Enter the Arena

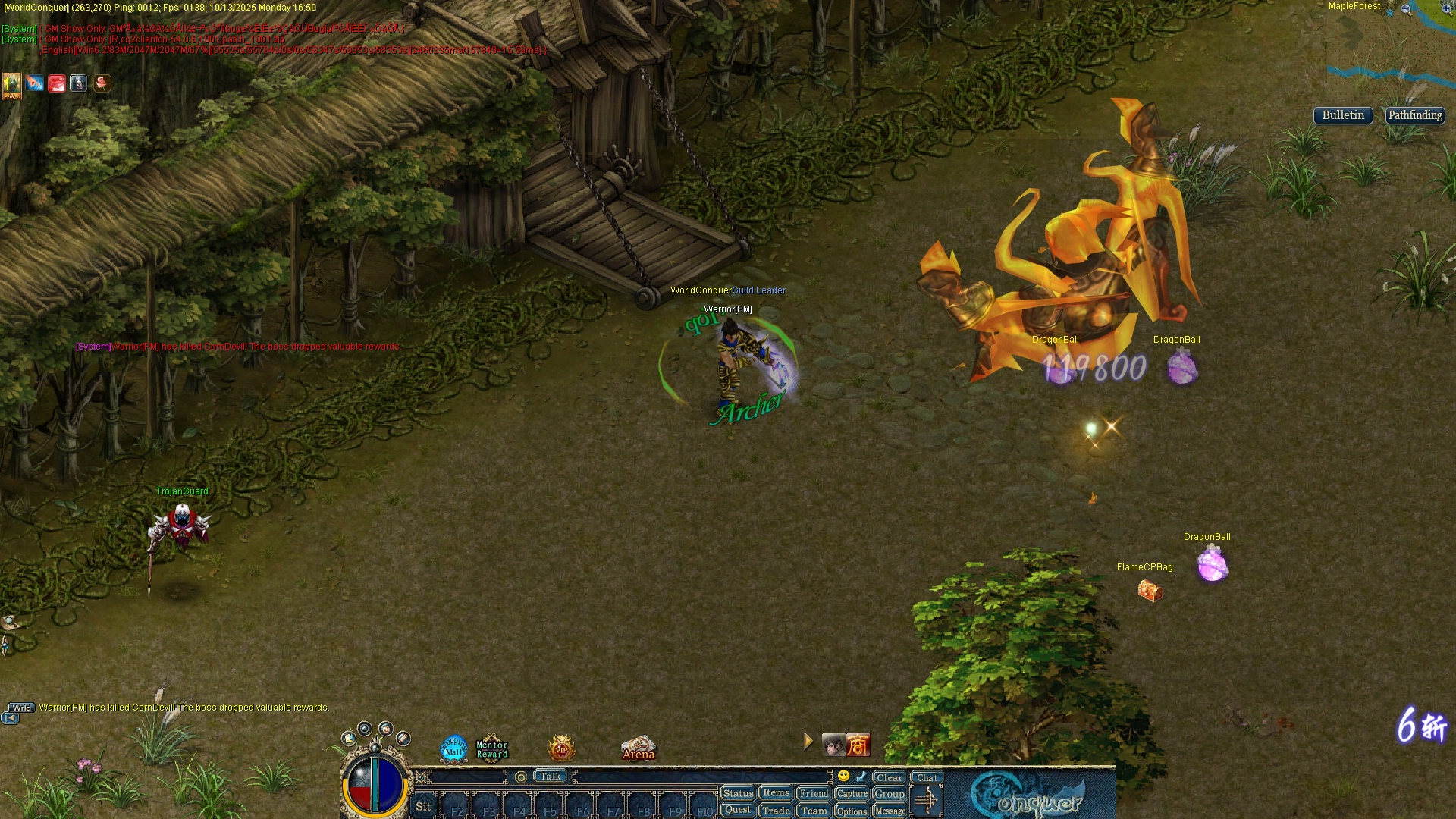[x=638, y=748]
